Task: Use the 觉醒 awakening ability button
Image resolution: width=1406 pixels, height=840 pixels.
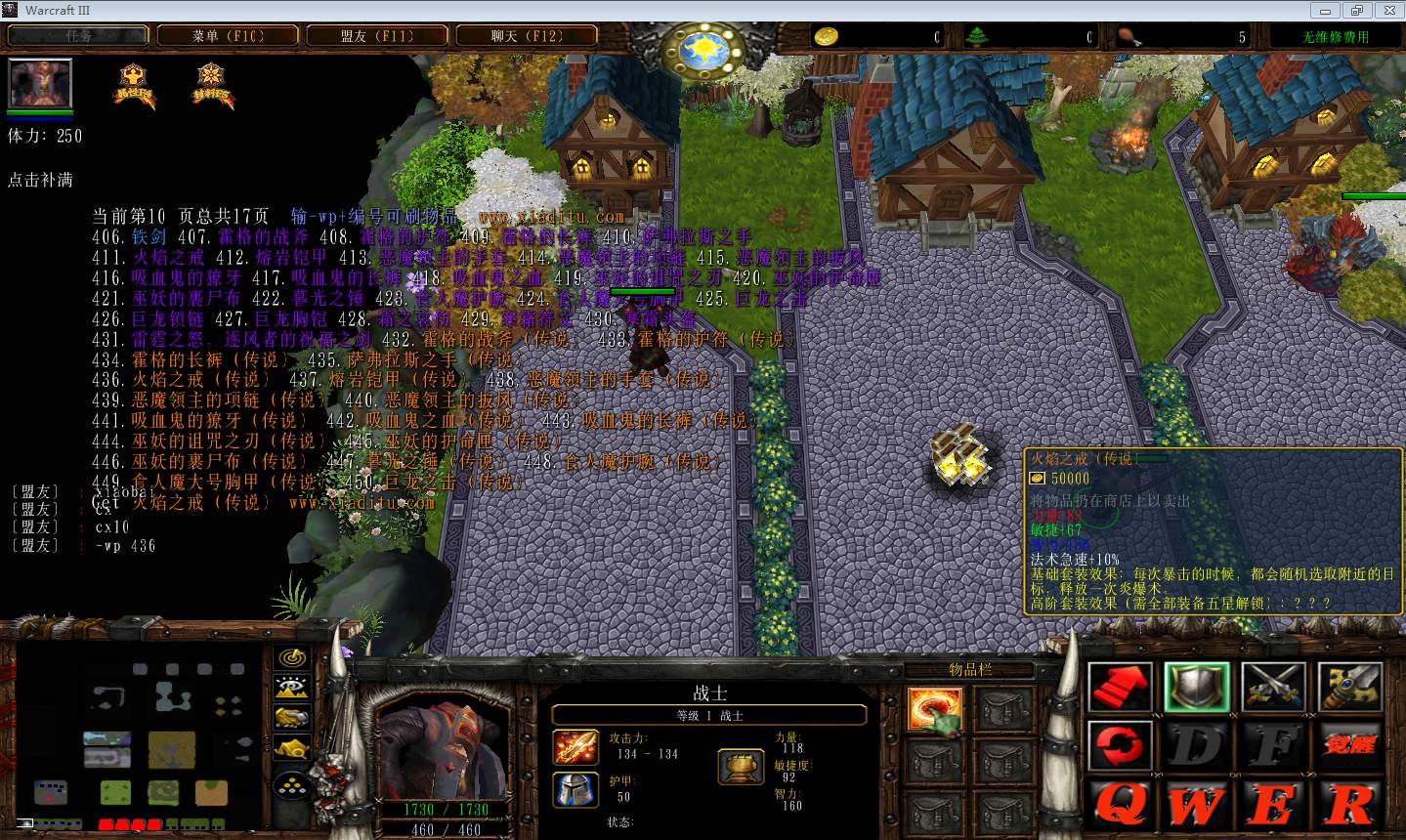Action: [x=1349, y=747]
